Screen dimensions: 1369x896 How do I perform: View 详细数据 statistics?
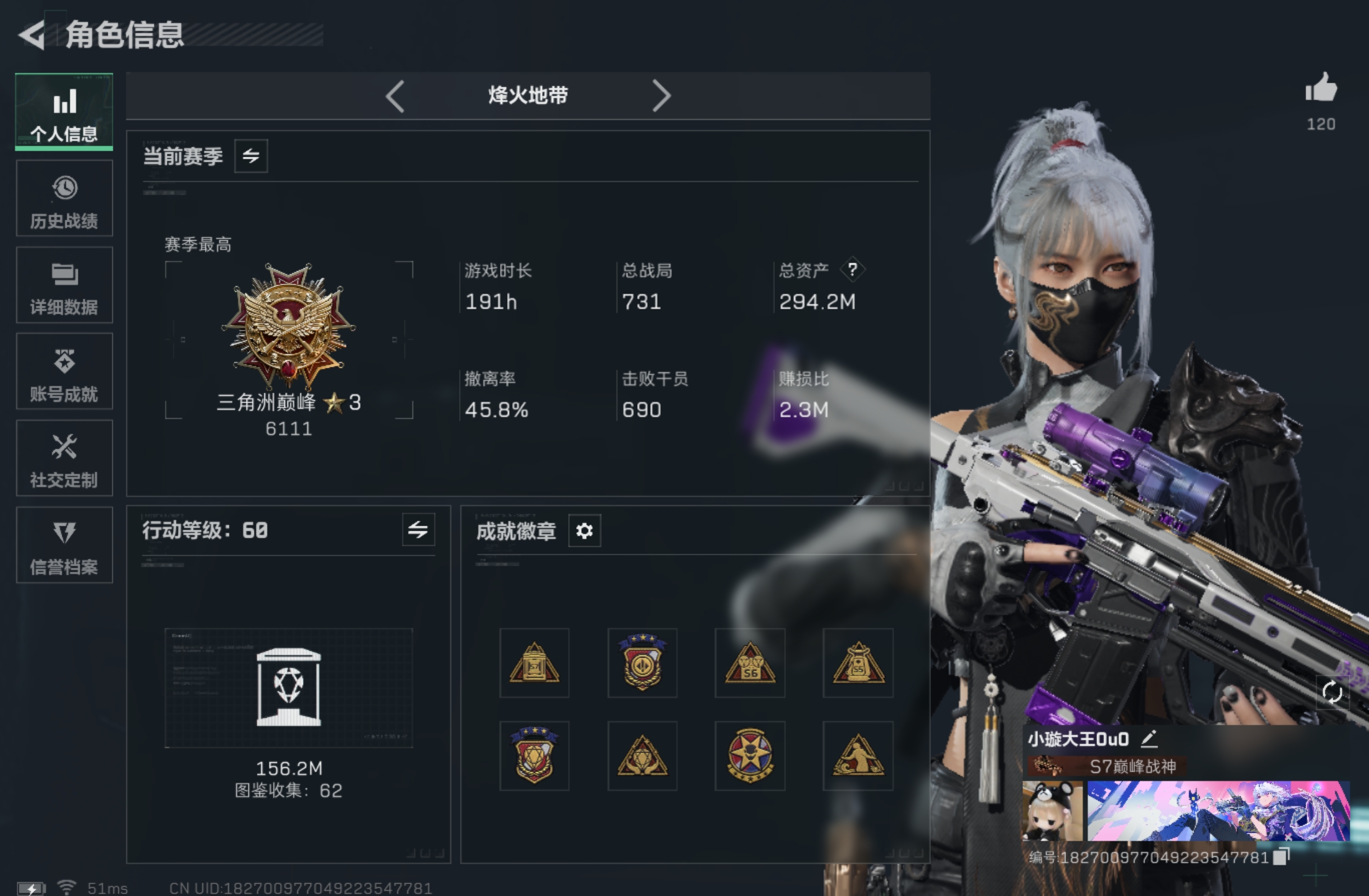[64, 286]
